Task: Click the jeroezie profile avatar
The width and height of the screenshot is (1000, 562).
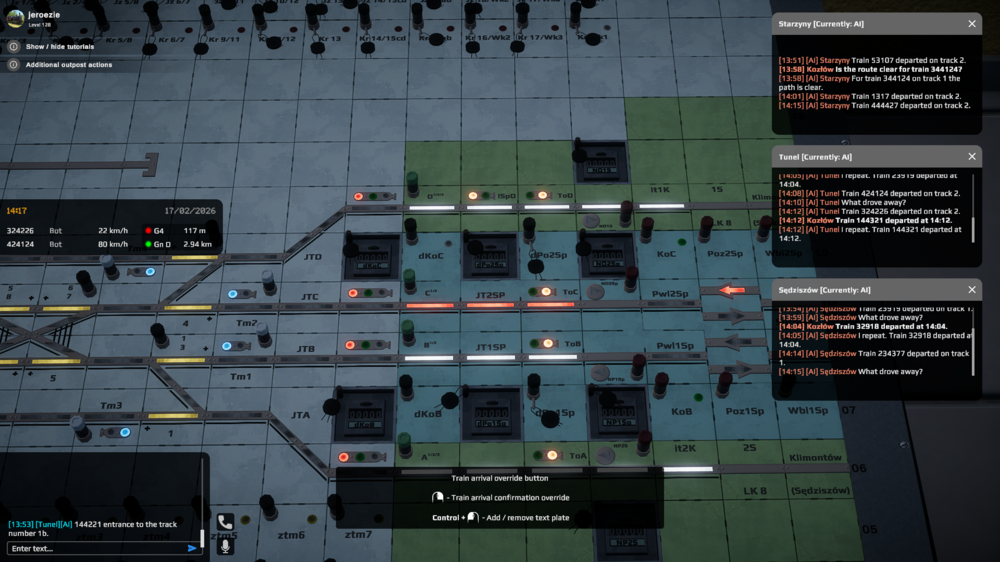Action: click(x=14, y=17)
